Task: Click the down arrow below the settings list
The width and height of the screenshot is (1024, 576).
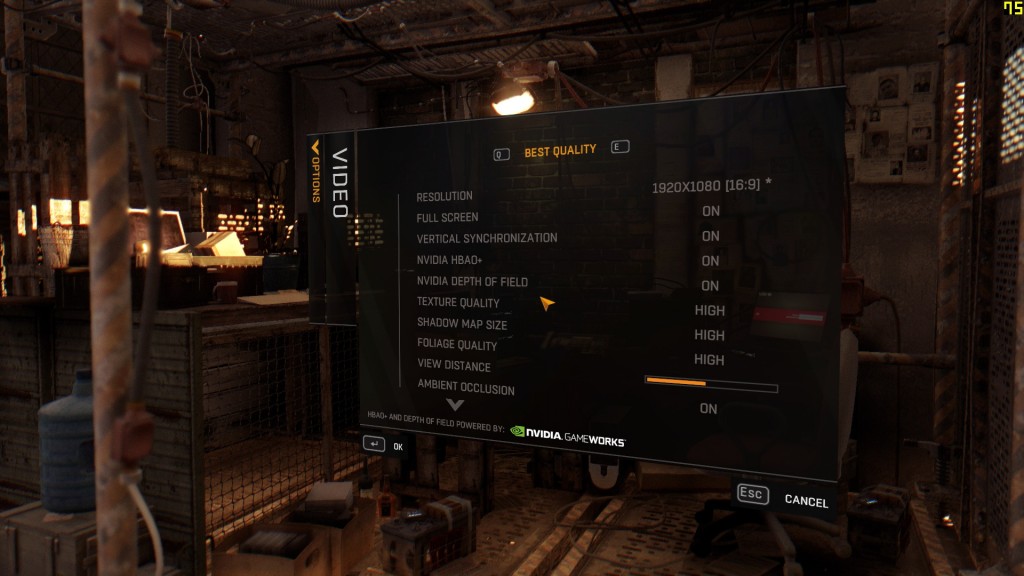Action: (456, 405)
